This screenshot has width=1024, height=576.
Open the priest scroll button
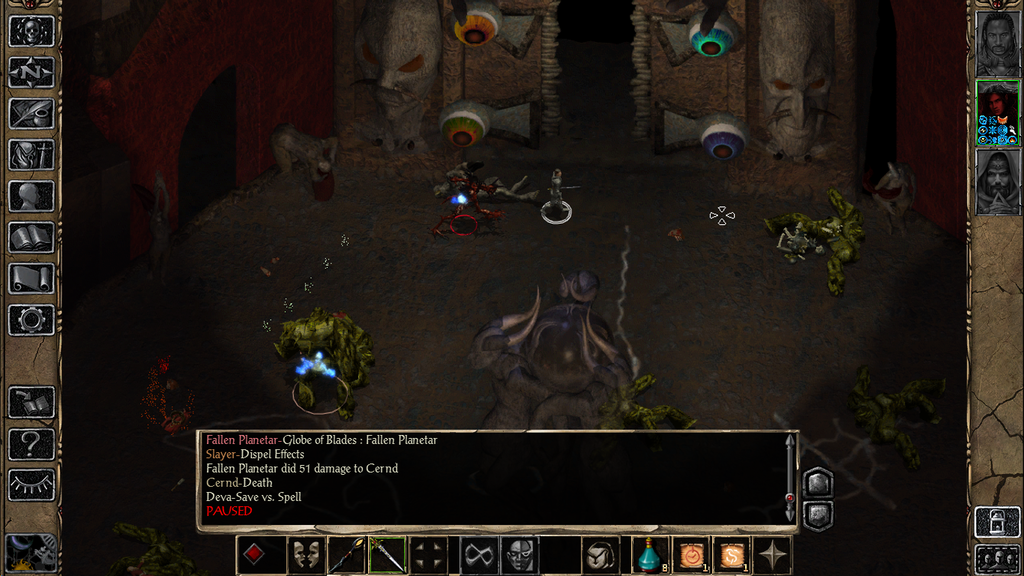(31, 278)
